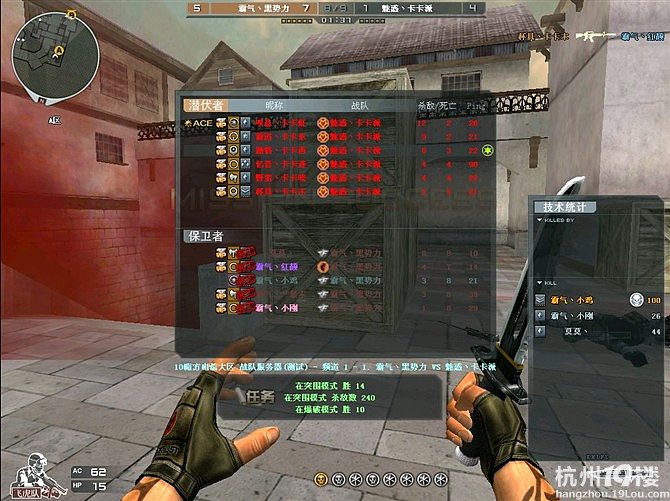The width and height of the screenshot is (670, 501).
Task: Select the ACE player row on the scoreboard
Action: click(300, 123)
